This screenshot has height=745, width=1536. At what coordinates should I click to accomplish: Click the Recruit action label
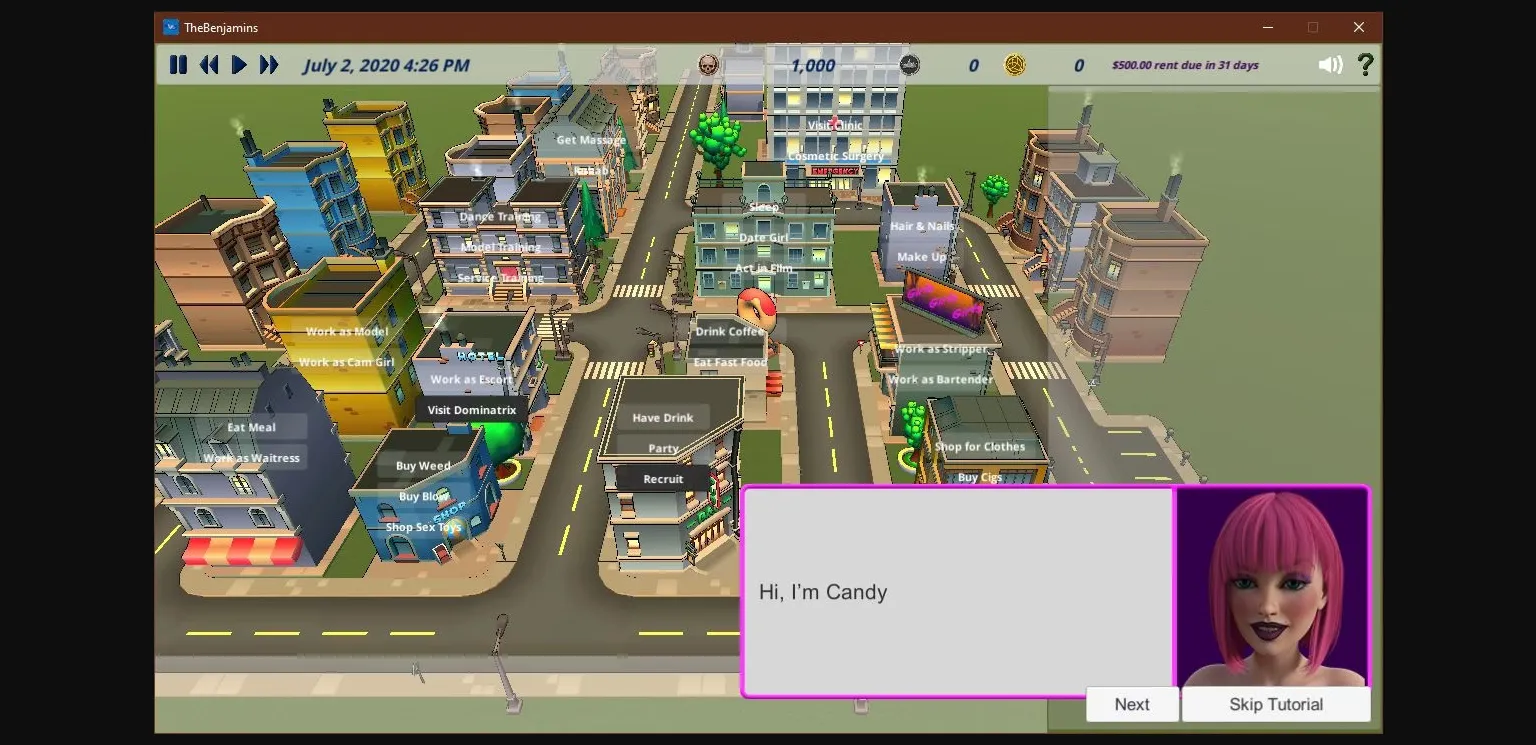[662, 478]
